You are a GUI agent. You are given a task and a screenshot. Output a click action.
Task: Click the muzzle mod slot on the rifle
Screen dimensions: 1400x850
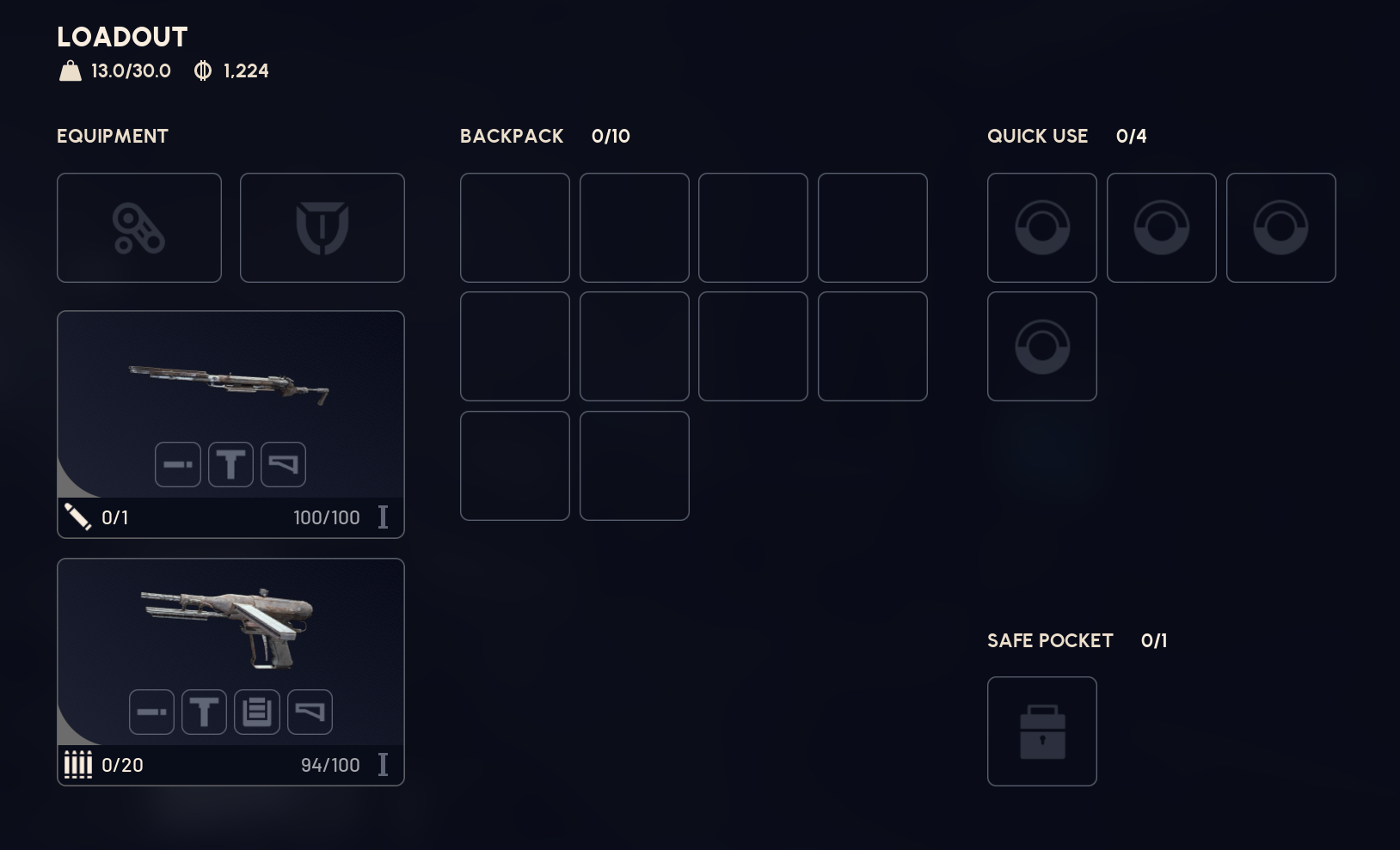pyautogui.click(x=177, y=463)
